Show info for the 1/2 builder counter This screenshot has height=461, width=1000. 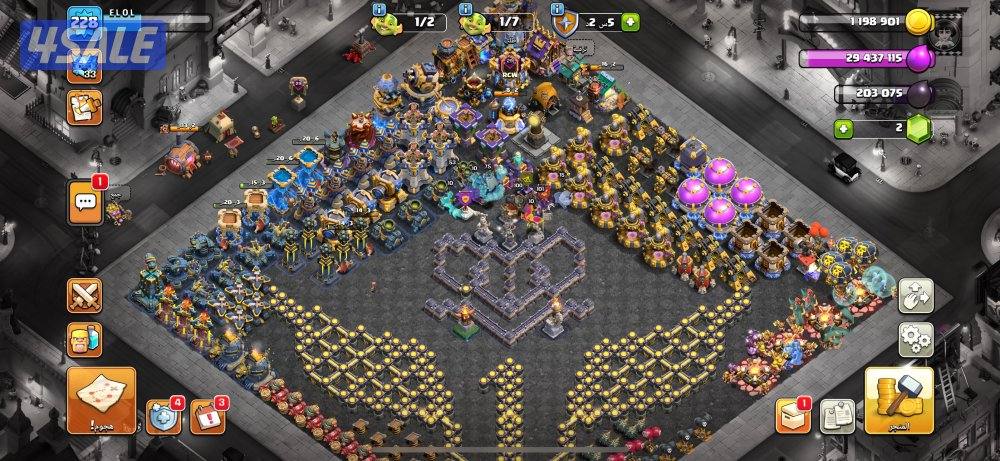pyautogui.click(x=379, y=10)
